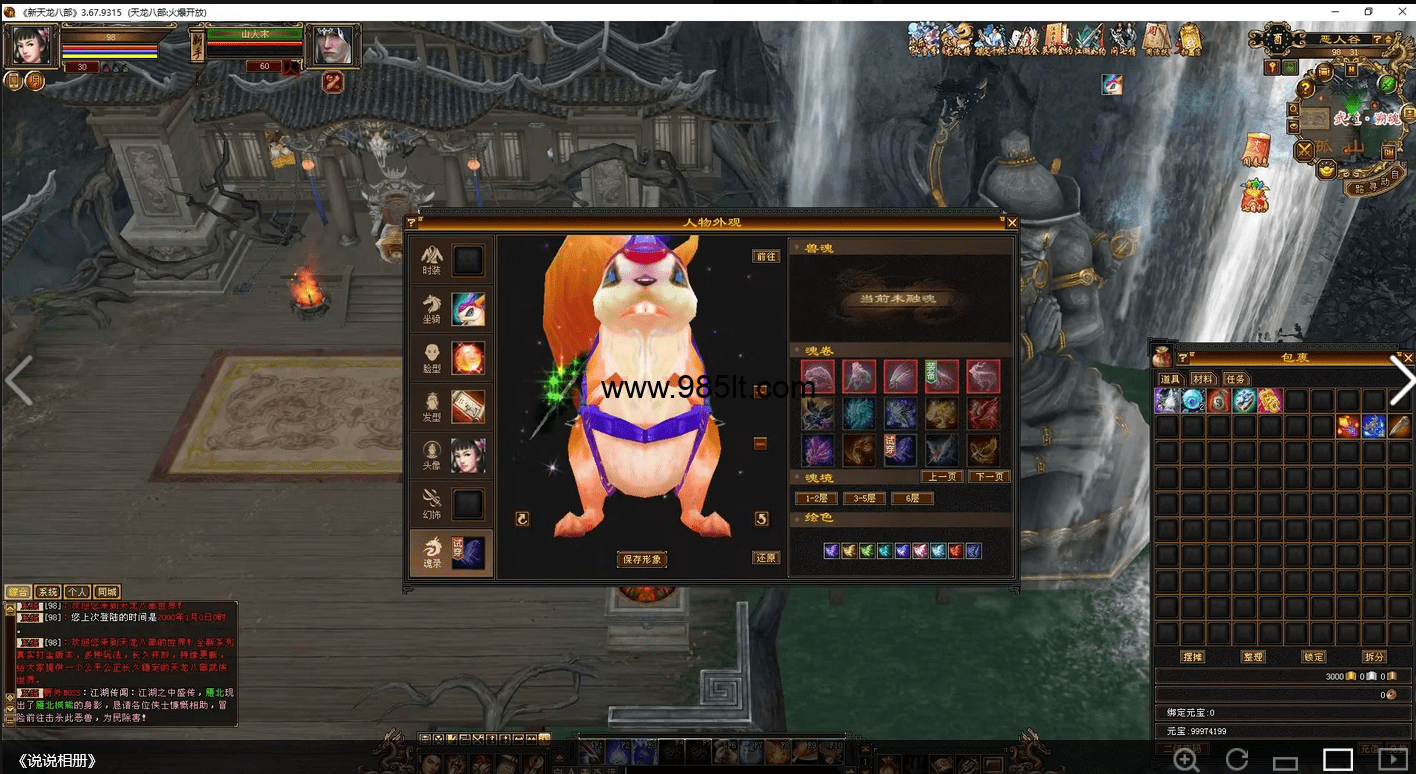This screenshot has width=1416, height=774.
Task: Go to 下一页 next soul scroll page
Action: [x=989, y=477]
